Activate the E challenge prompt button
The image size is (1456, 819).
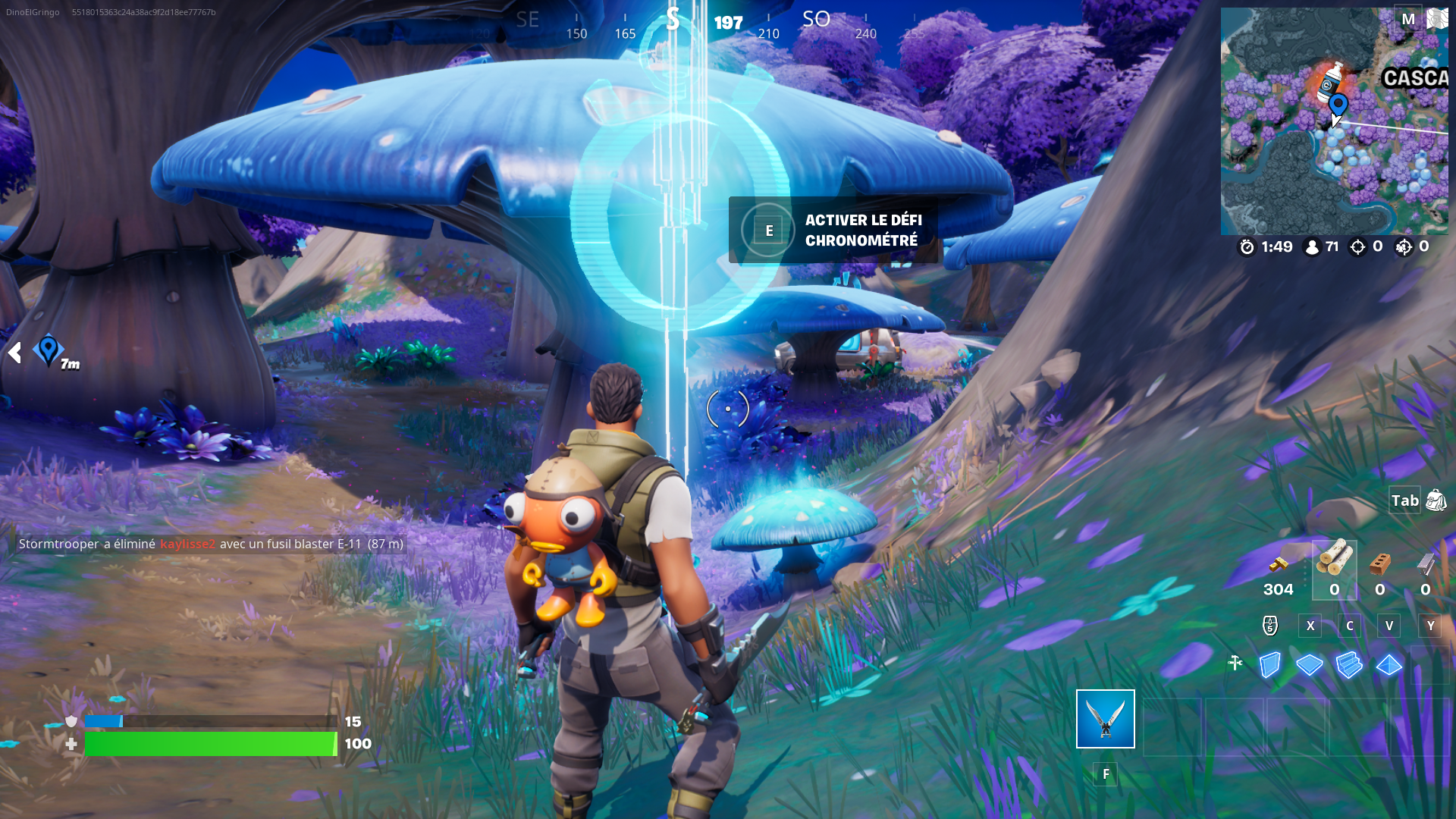[x=769, y=230]
